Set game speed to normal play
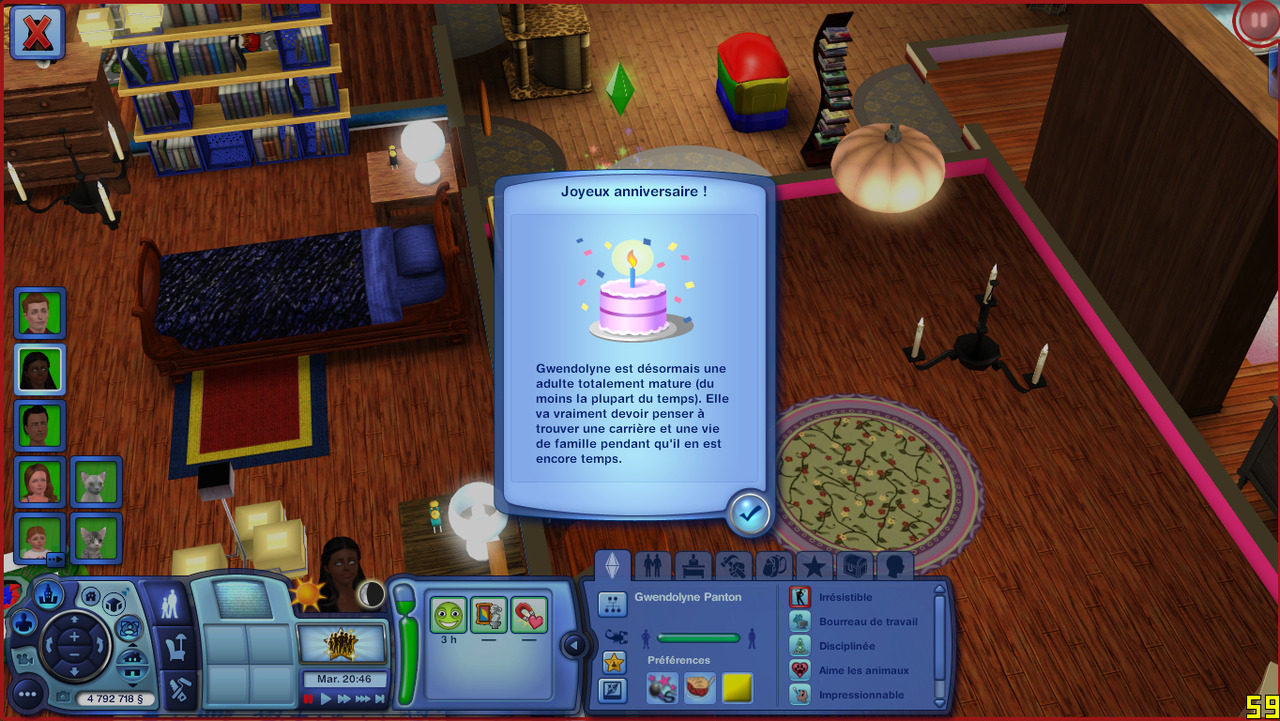This screenshot has height=721, width=1280. [x=326, y=699]
